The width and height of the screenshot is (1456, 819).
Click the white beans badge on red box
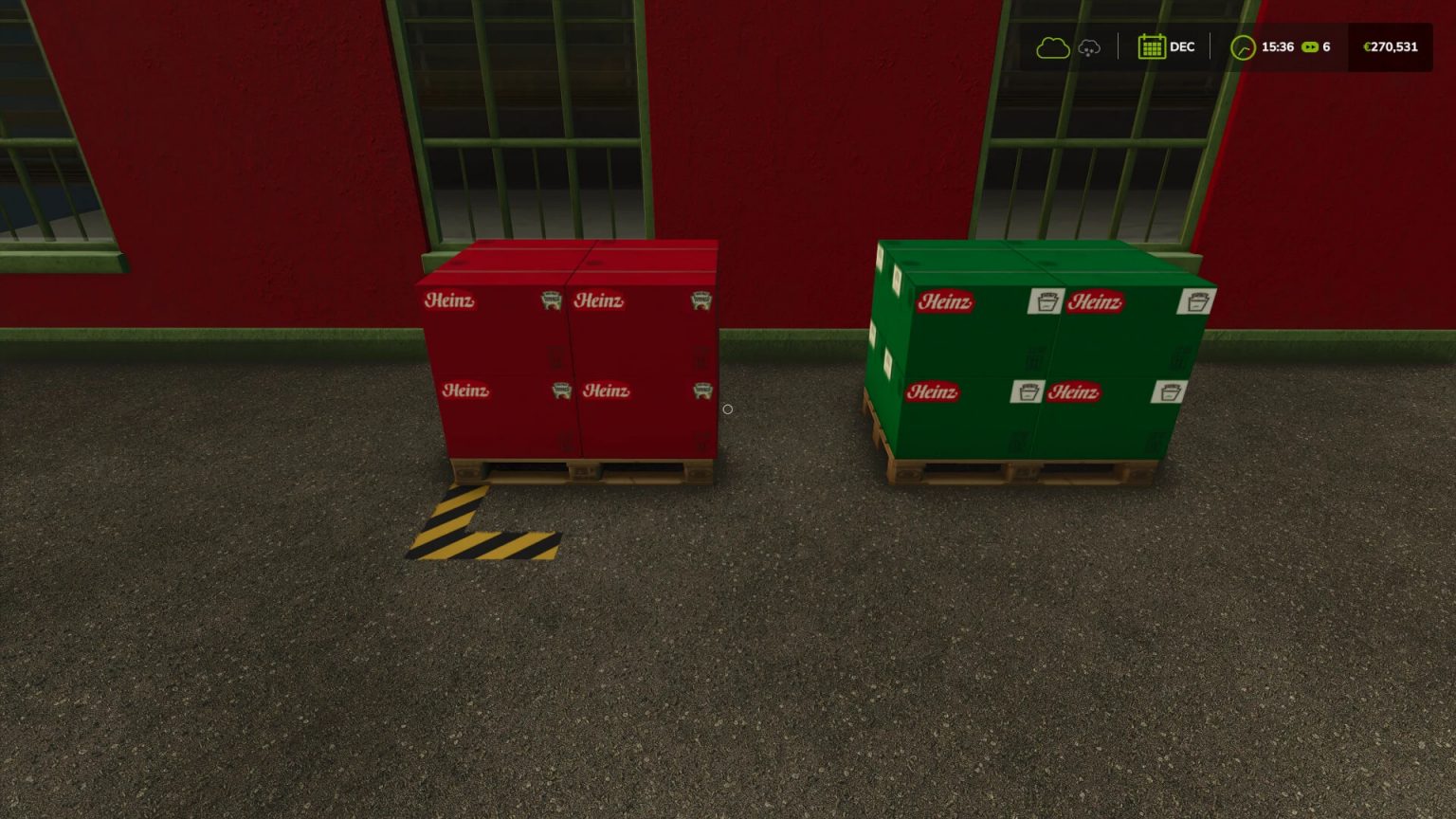[551, 300]
